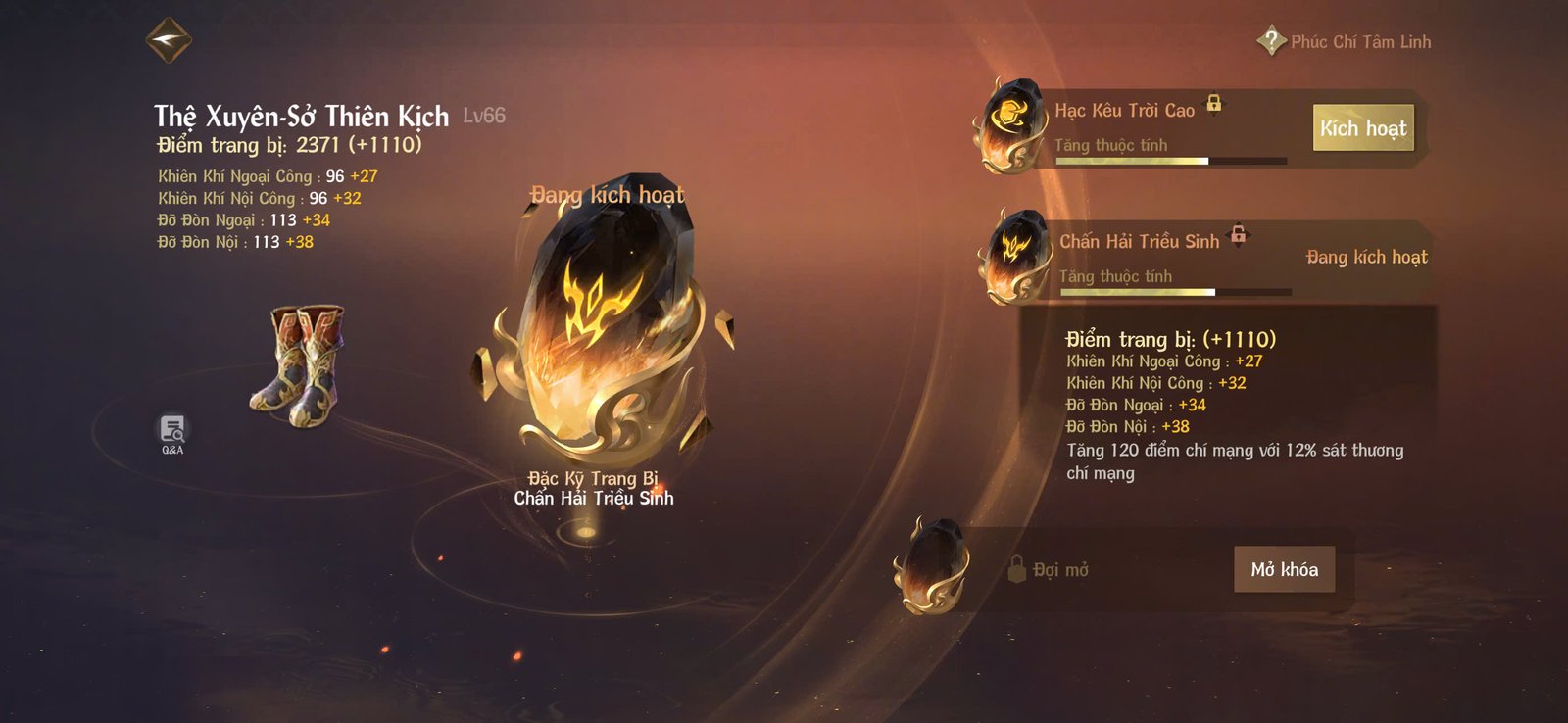Click the back arrow in the top left corner
Viewport: 1568px width, 723px height.
(169, 40)
